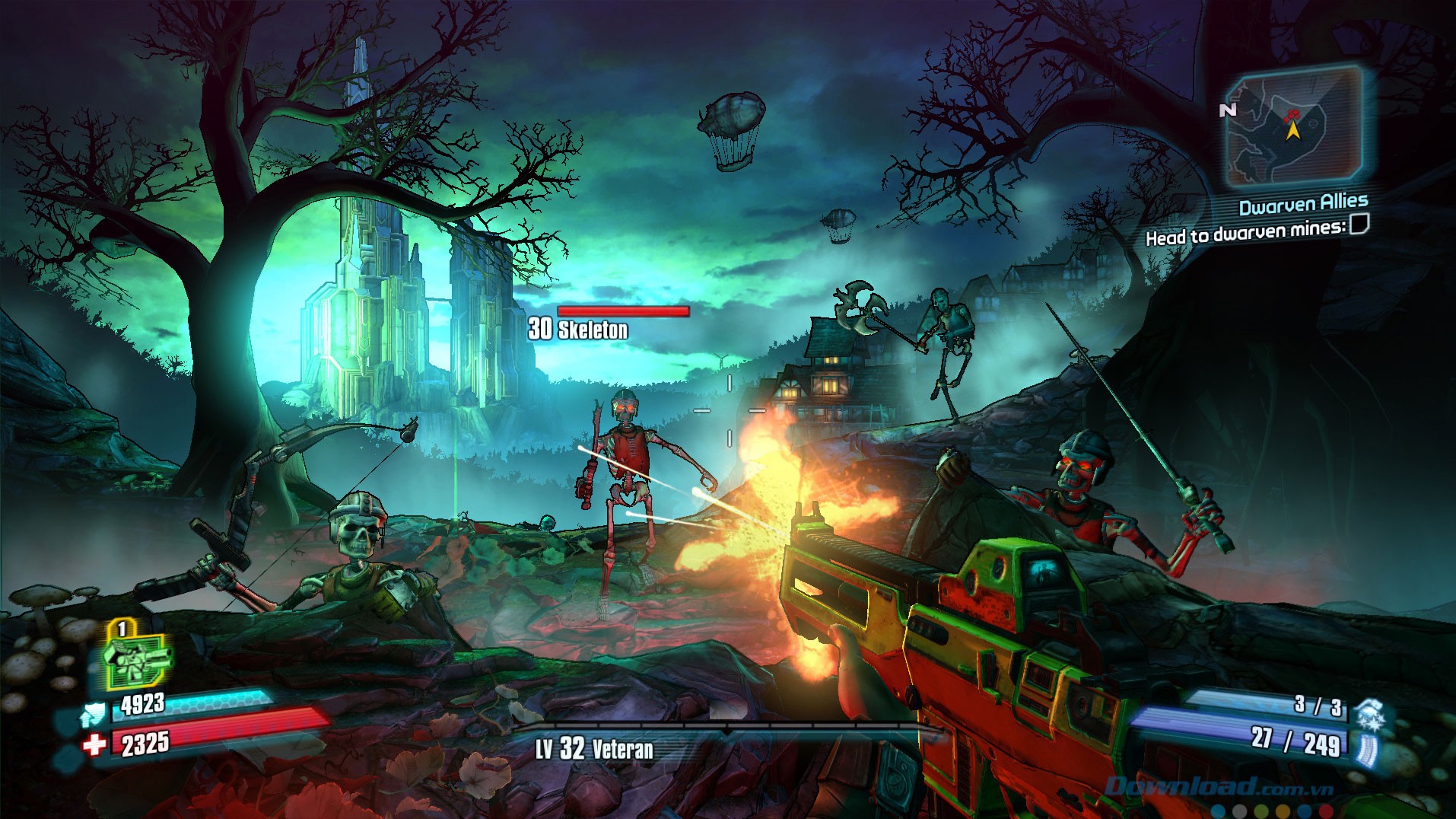Click a red enemy dot on the minimap
The width and height of the screenshot is (1456, 819).
click(1292, 113)
